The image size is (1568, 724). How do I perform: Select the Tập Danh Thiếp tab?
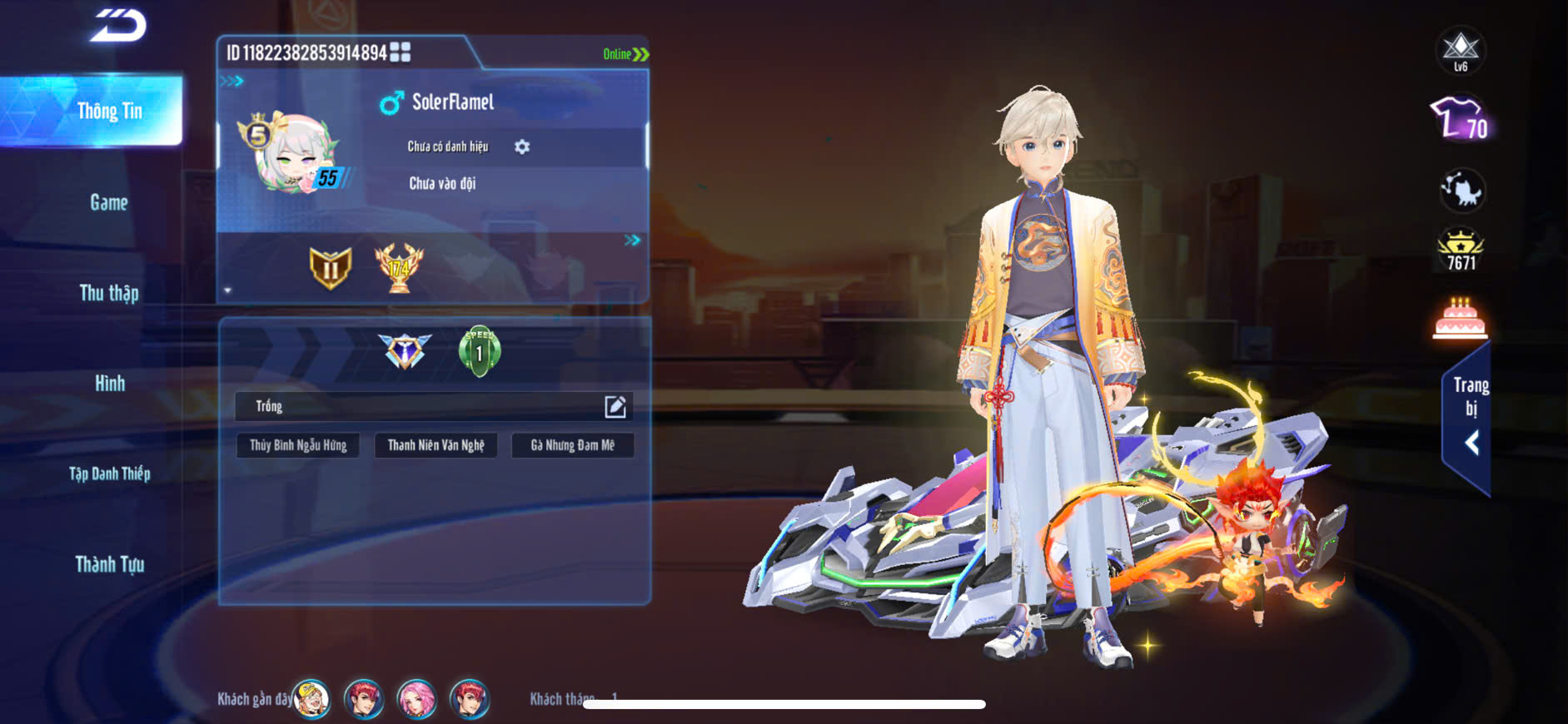[x=109, y=474]
